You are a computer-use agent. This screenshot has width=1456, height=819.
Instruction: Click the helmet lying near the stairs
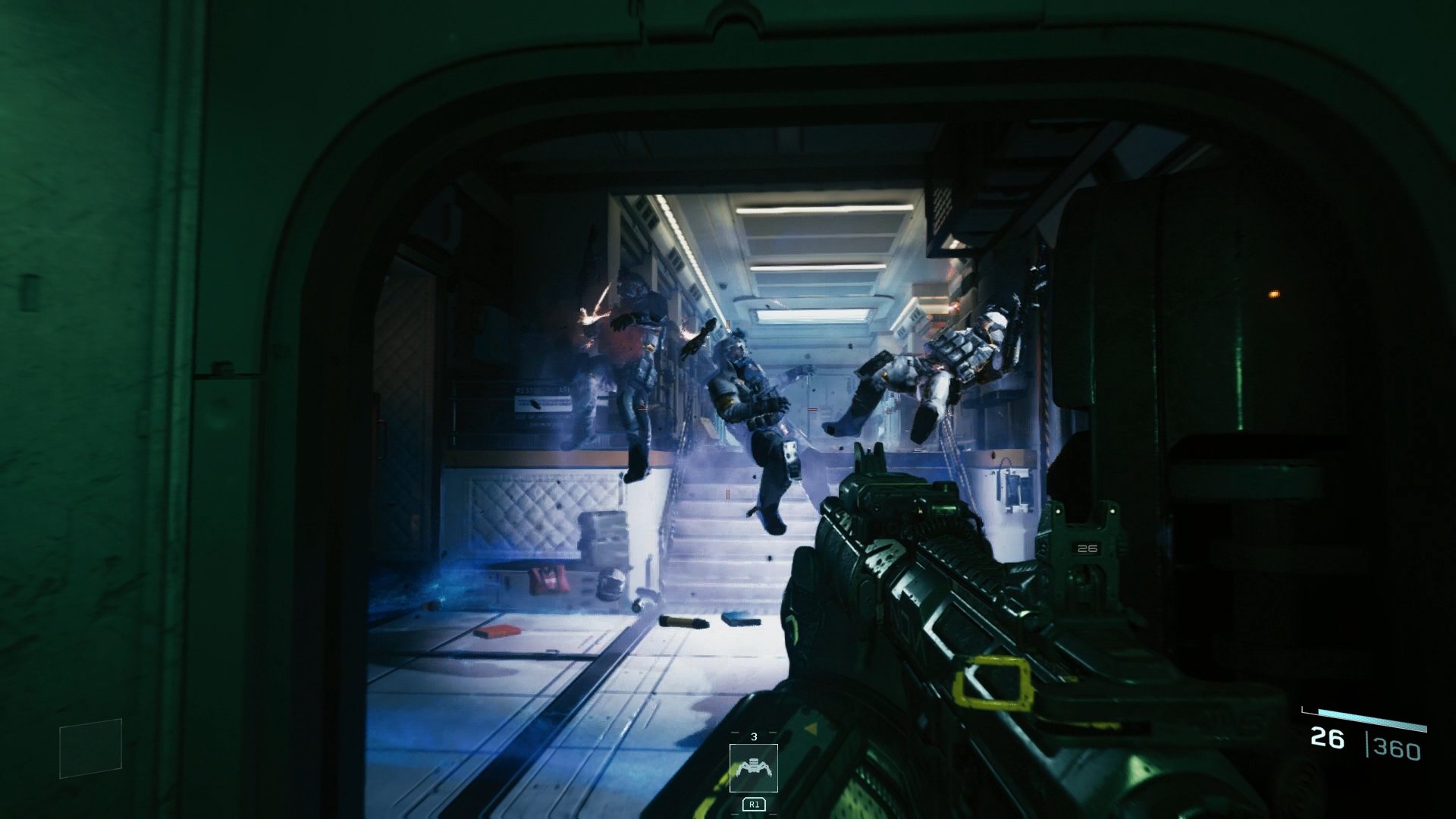(x=612, y=584)
